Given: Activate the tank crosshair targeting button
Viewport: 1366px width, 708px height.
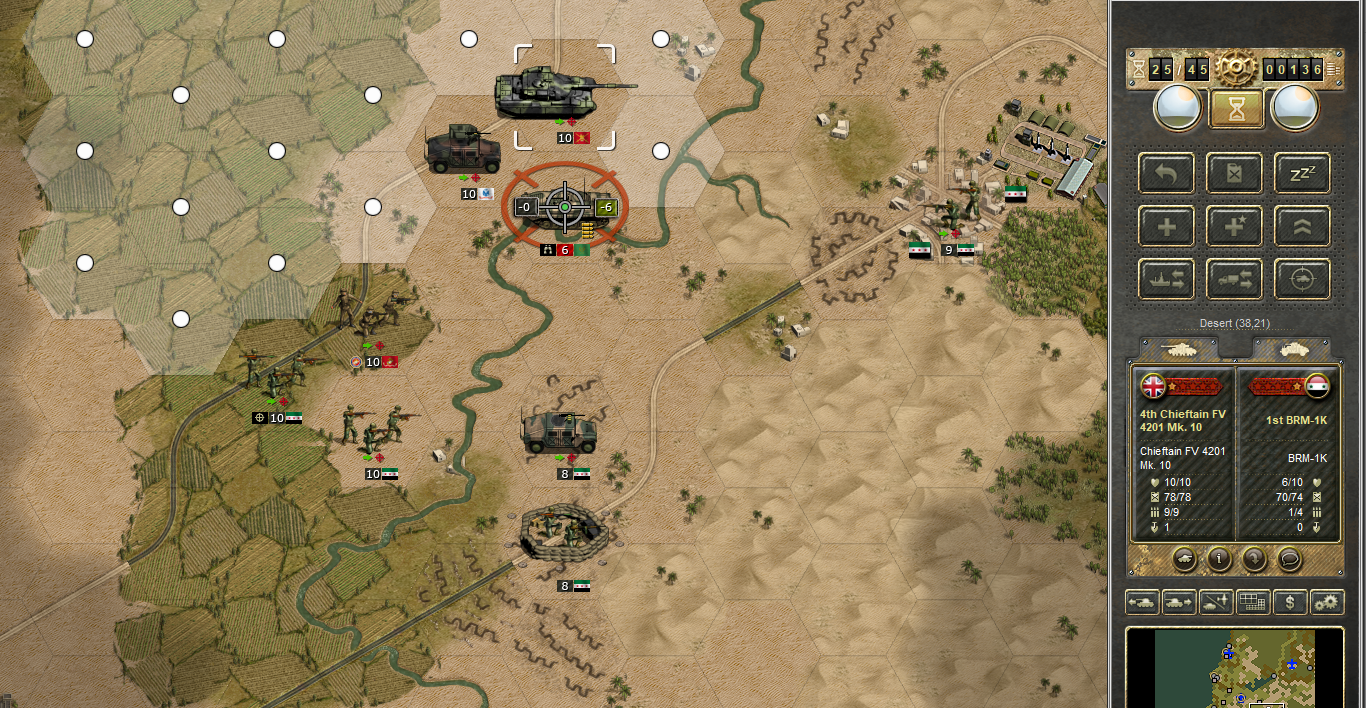Looking at the screenshot, I should pos(1302,279).
